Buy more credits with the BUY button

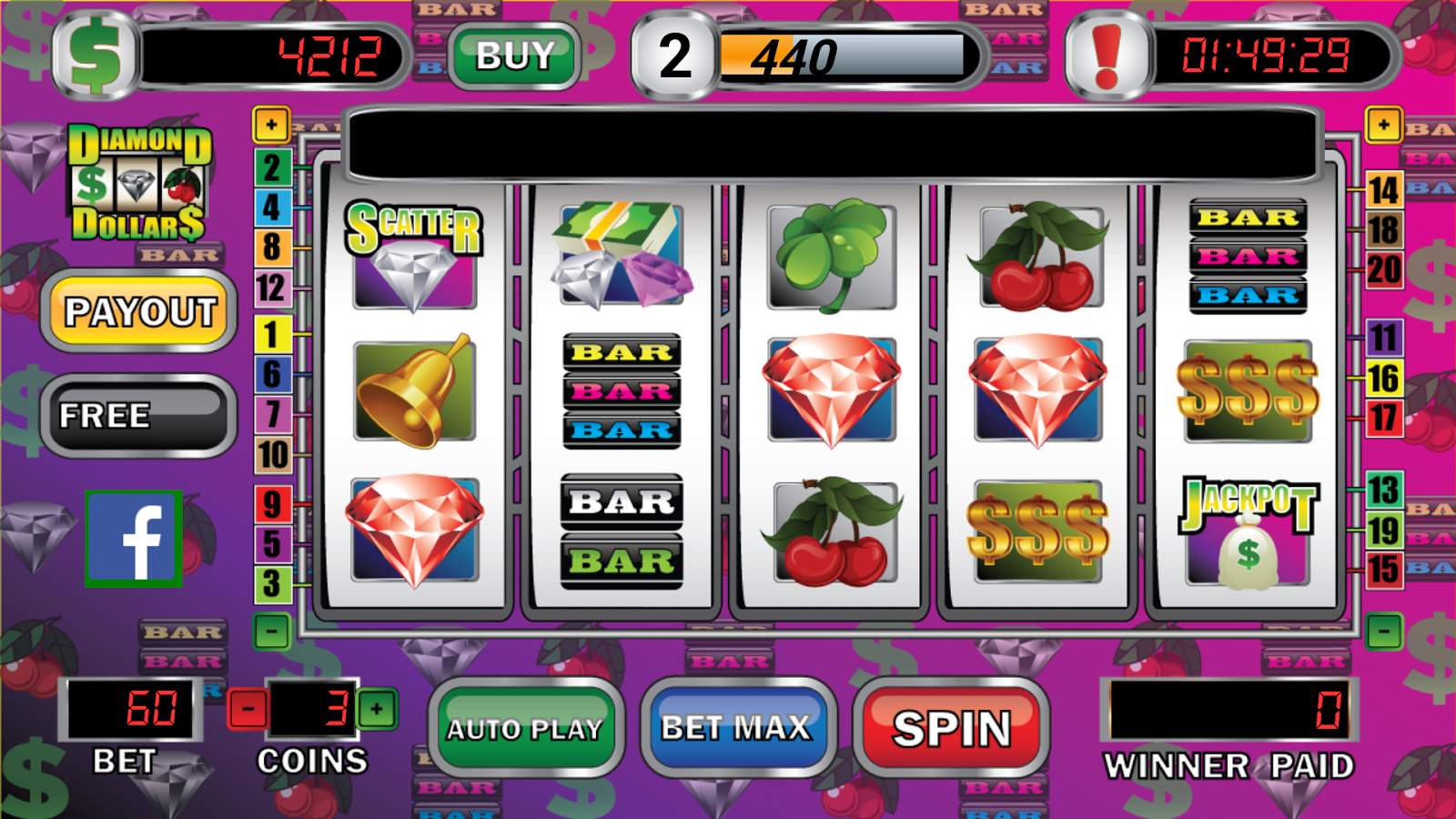[x=515, y=56]
